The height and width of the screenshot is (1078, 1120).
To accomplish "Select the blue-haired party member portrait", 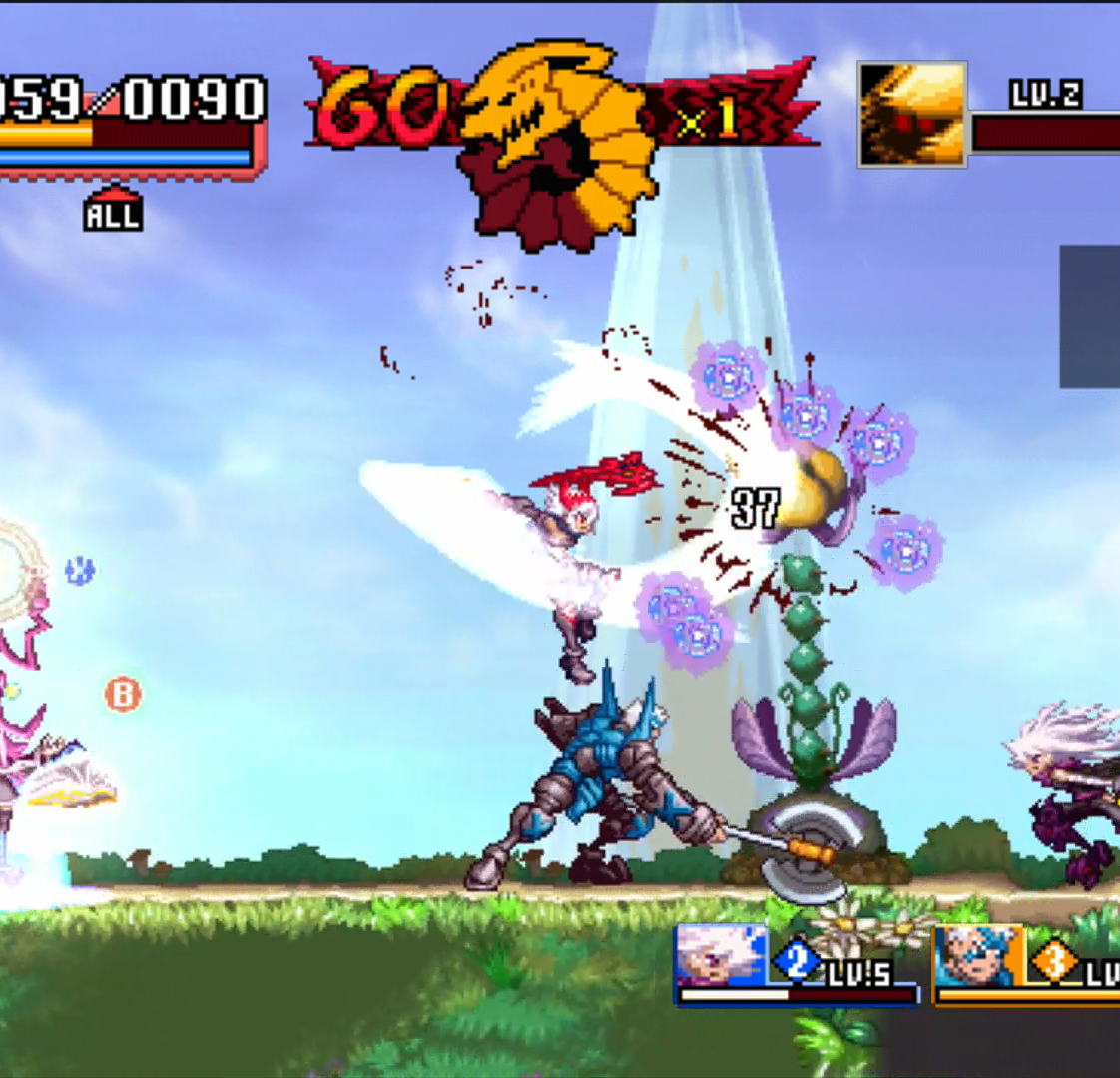I will [x=979, y=957].
